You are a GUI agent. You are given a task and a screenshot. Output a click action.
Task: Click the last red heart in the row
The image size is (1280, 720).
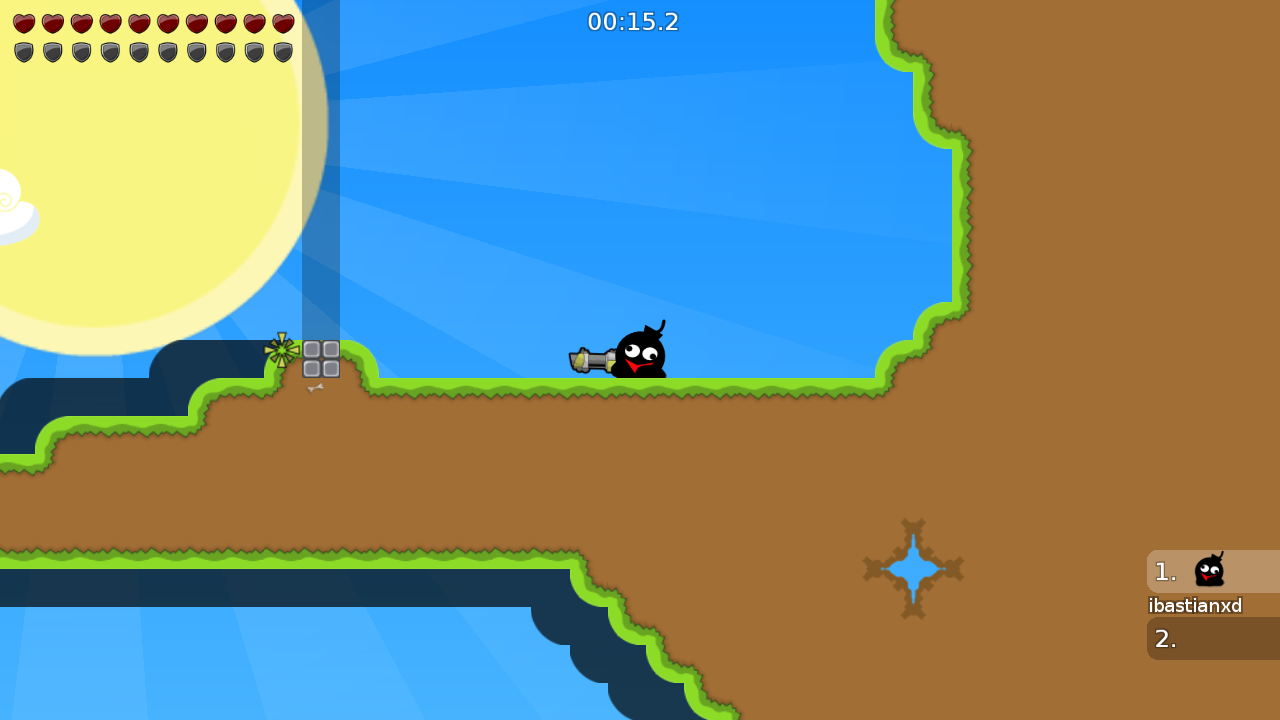pyautogui.click(x=284, y=23)
